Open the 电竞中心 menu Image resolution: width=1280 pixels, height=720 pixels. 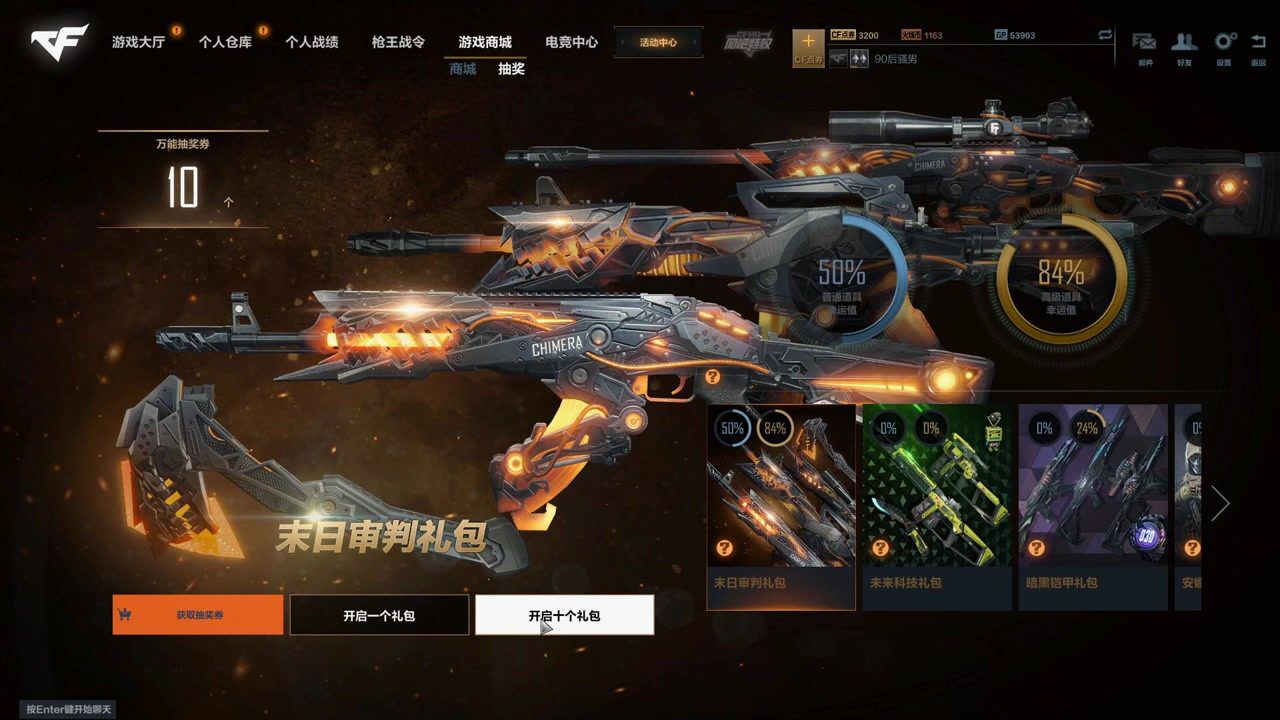(x=570, y=42)
